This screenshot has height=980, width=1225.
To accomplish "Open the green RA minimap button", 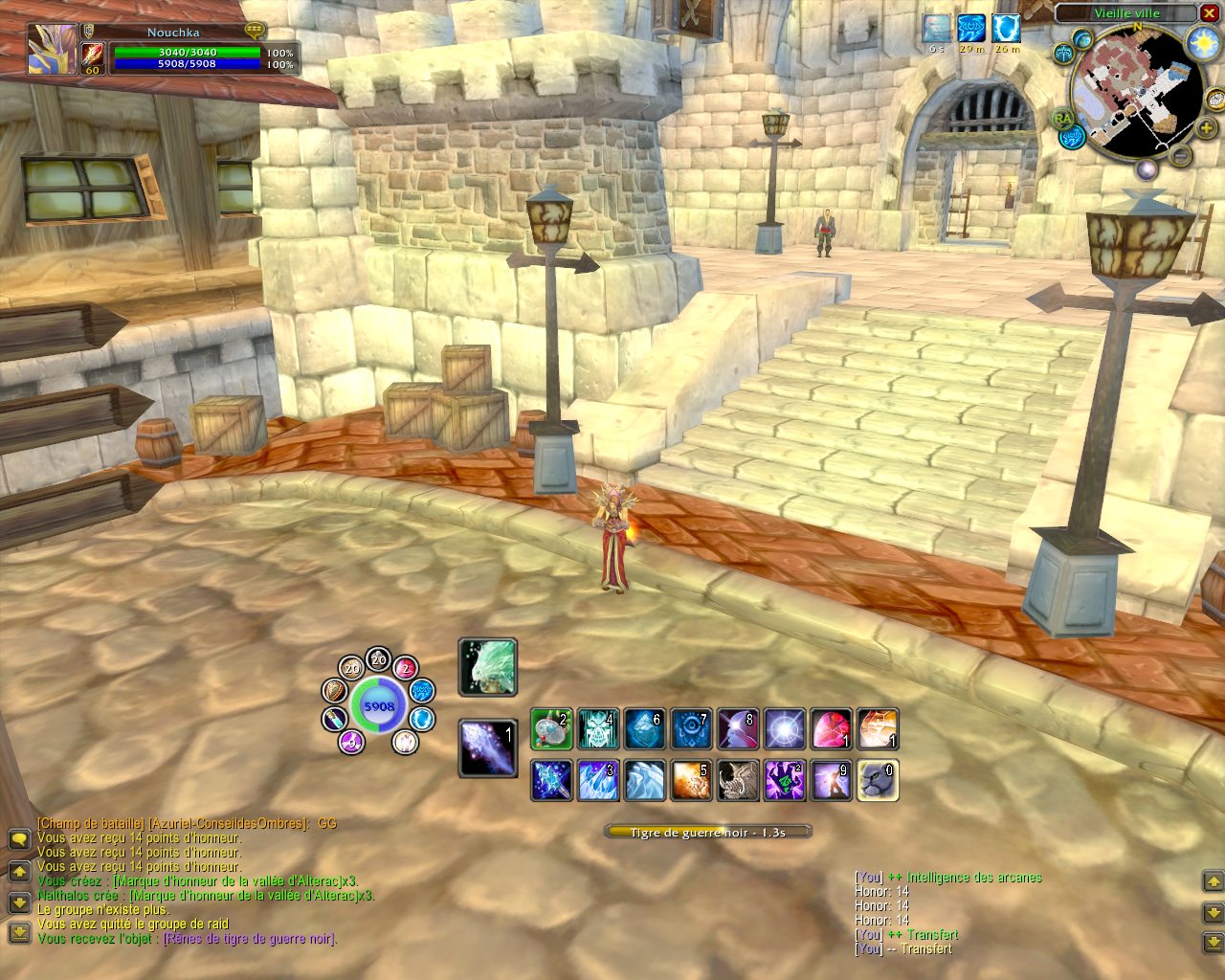I will (x=1063, y=119).
